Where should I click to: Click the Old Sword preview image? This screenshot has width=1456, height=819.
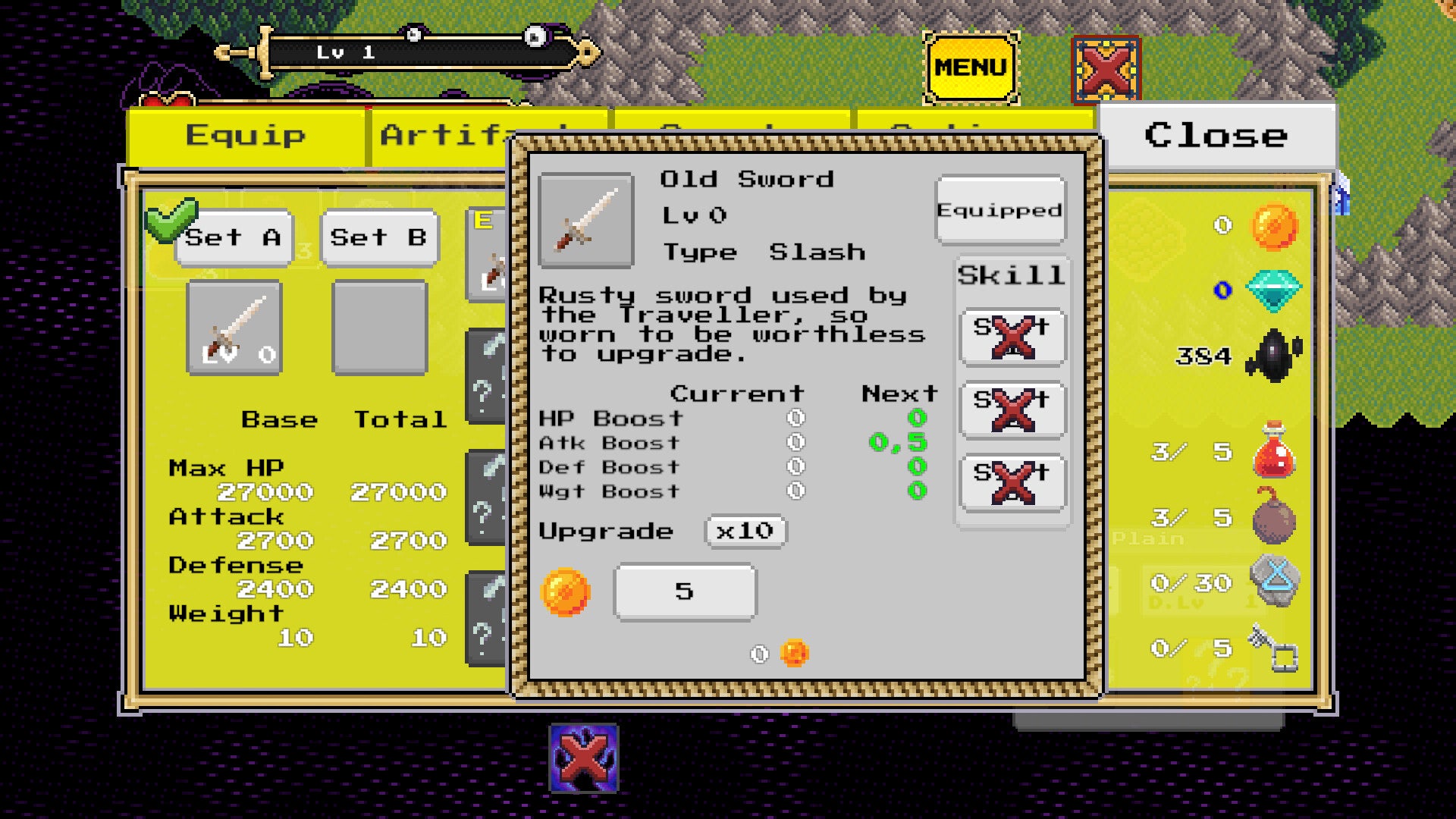(585, 221)
